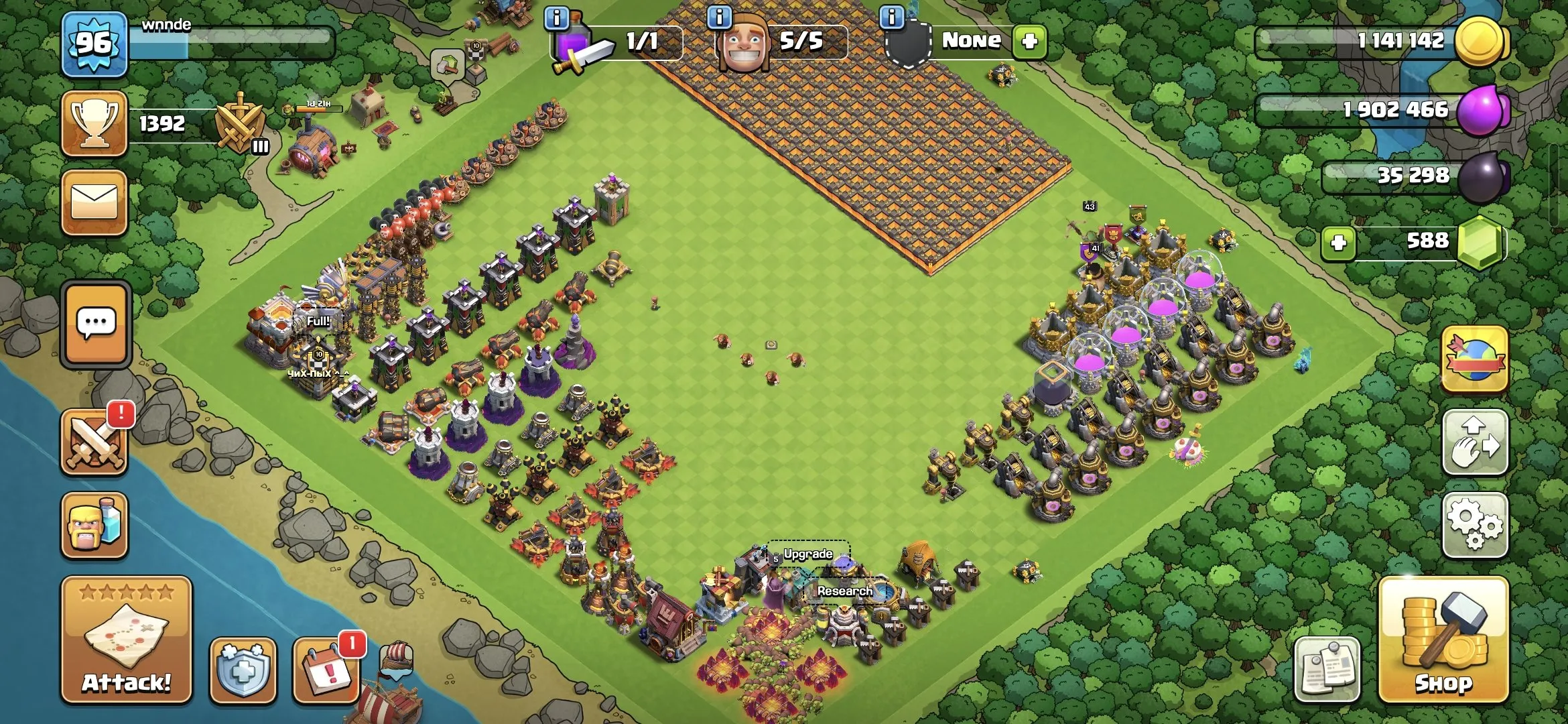
Task: Open the Shop
Action: click(x=1444, y=644)
